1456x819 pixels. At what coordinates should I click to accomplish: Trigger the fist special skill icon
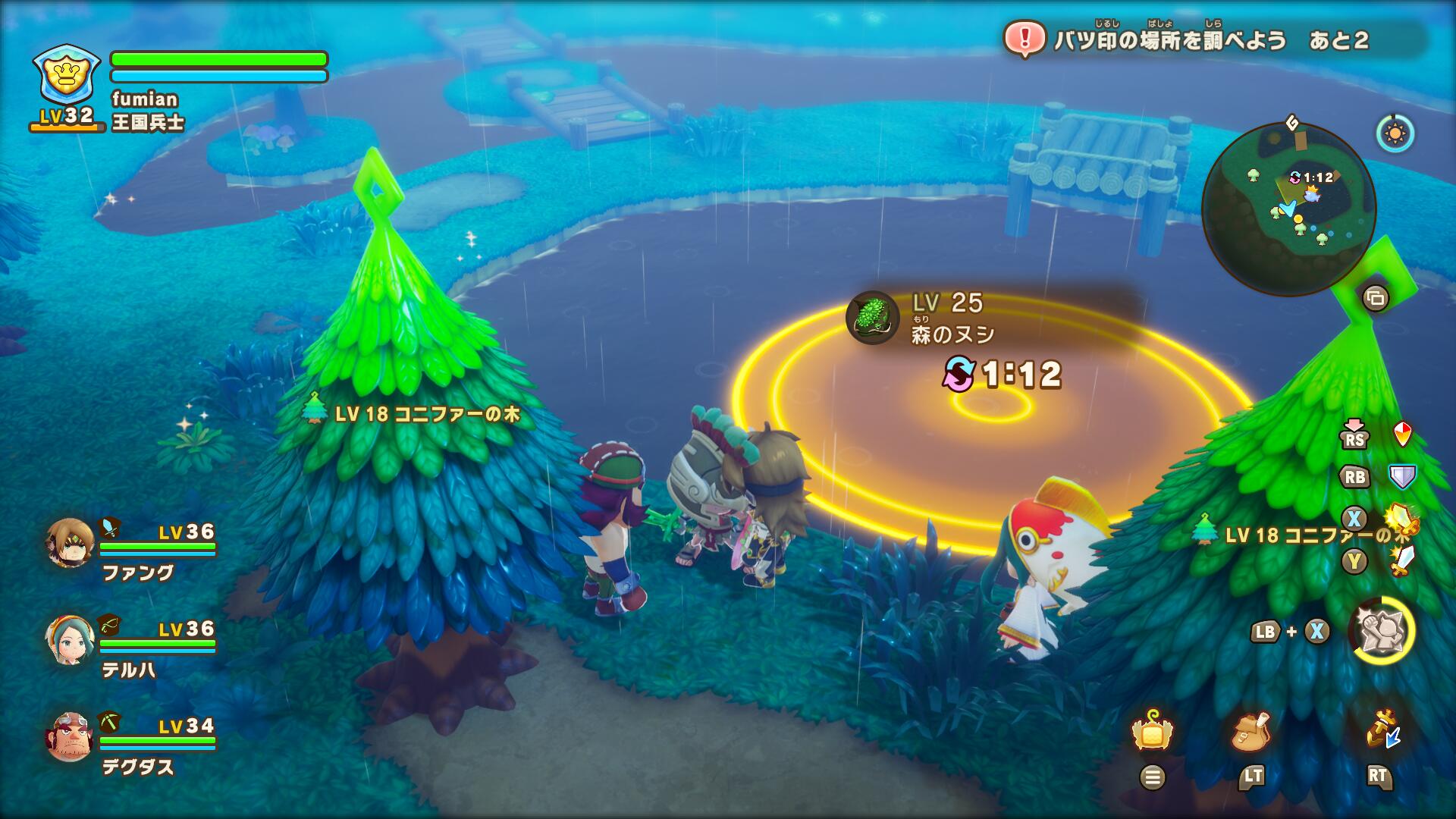click(x=1382, y=631)
